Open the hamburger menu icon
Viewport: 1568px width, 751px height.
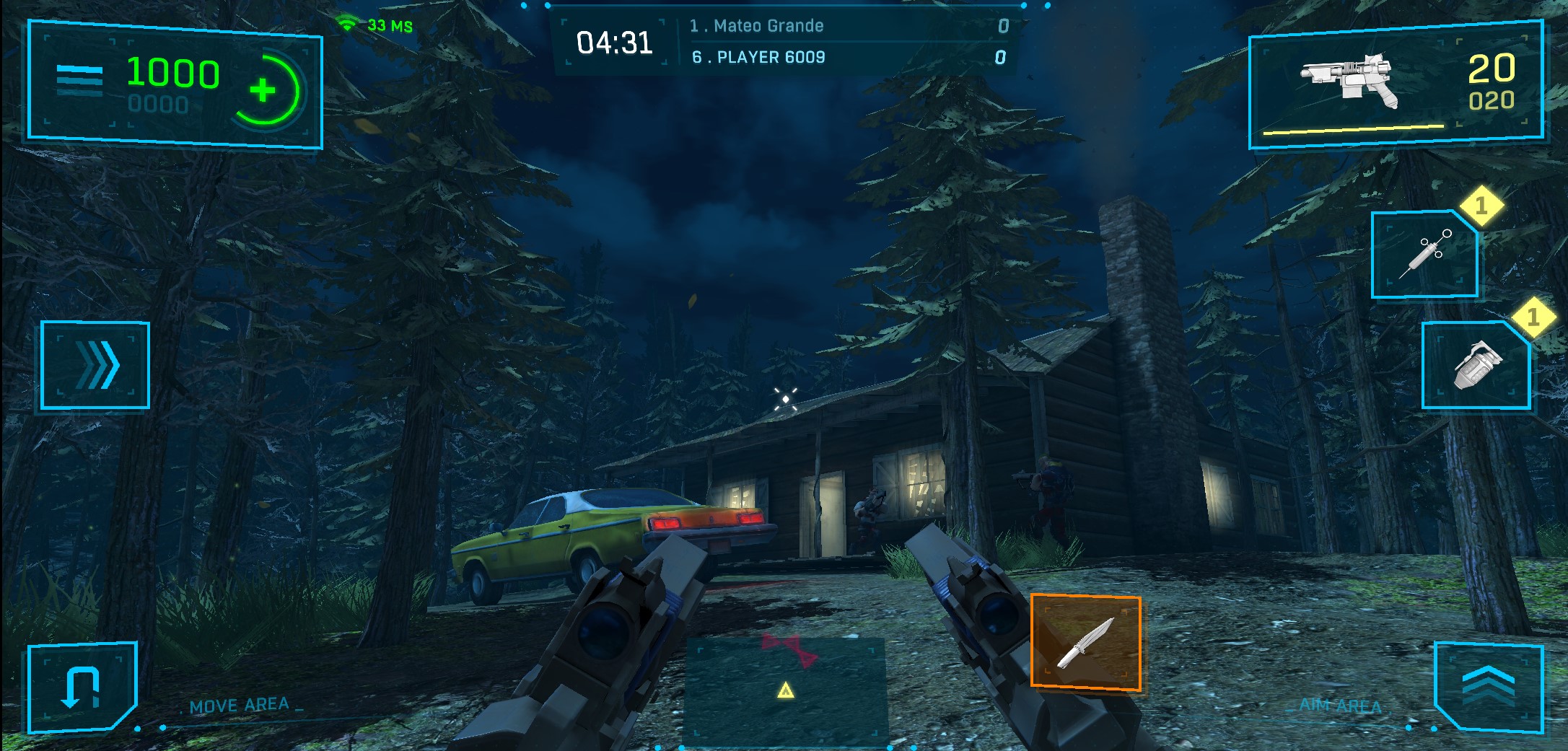pos(79,80)
